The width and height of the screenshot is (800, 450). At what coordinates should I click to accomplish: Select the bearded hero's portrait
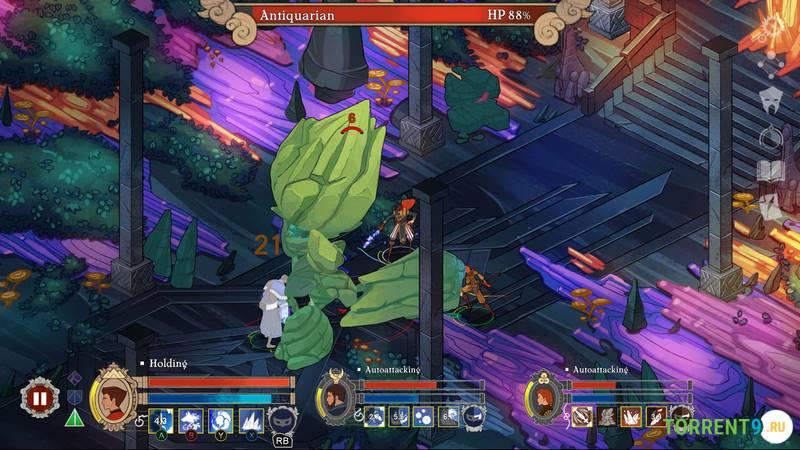(339, 399)
